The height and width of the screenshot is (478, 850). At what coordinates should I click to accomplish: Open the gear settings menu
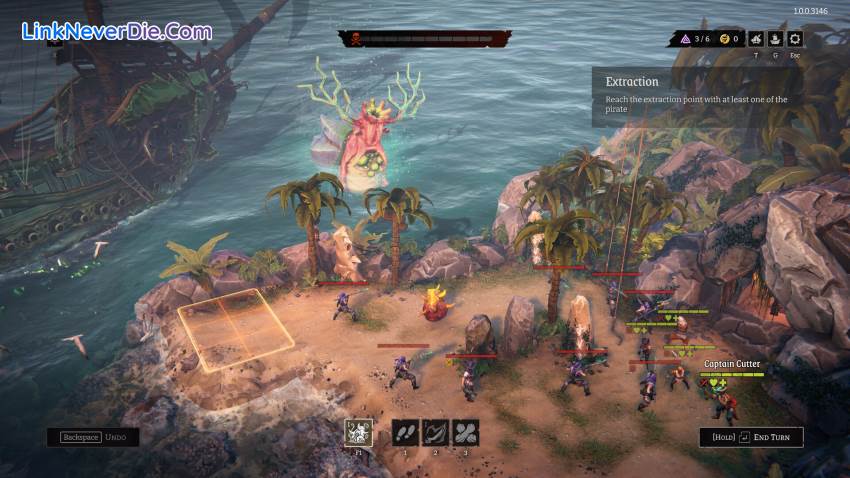tap(795, 39)
